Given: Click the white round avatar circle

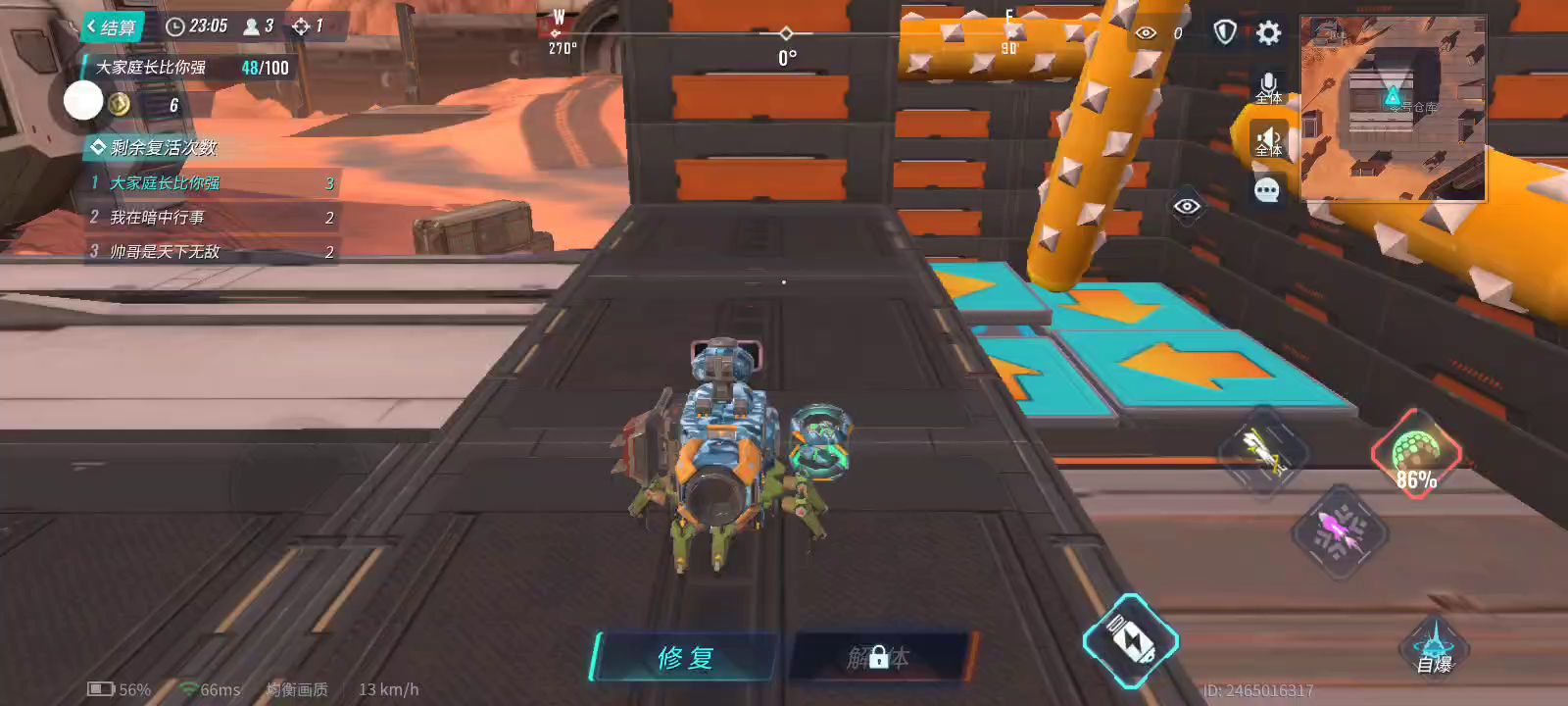Looking at the screenshot, I should click(83, 100).
